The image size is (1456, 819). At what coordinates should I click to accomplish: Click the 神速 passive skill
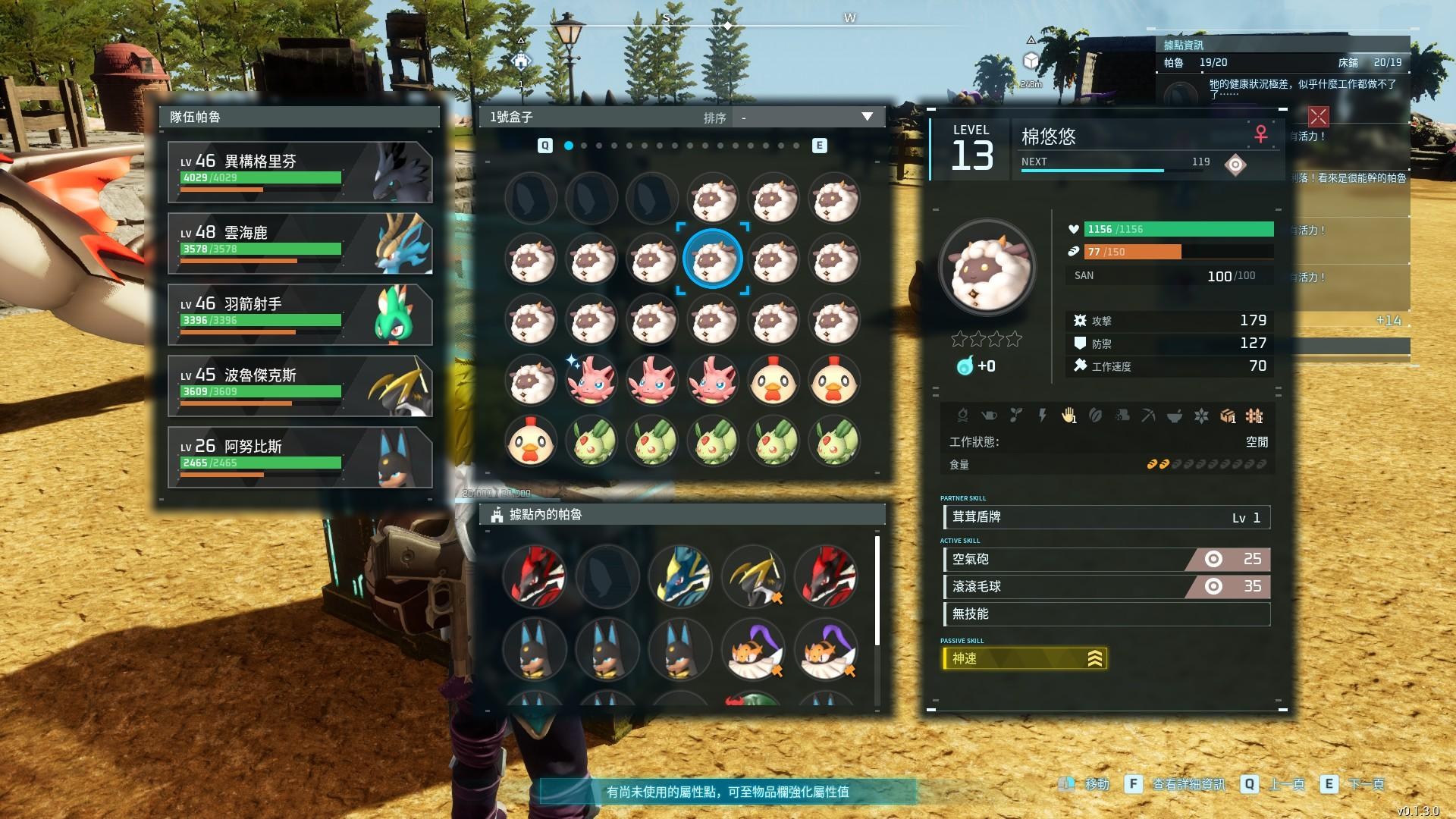1024,659
